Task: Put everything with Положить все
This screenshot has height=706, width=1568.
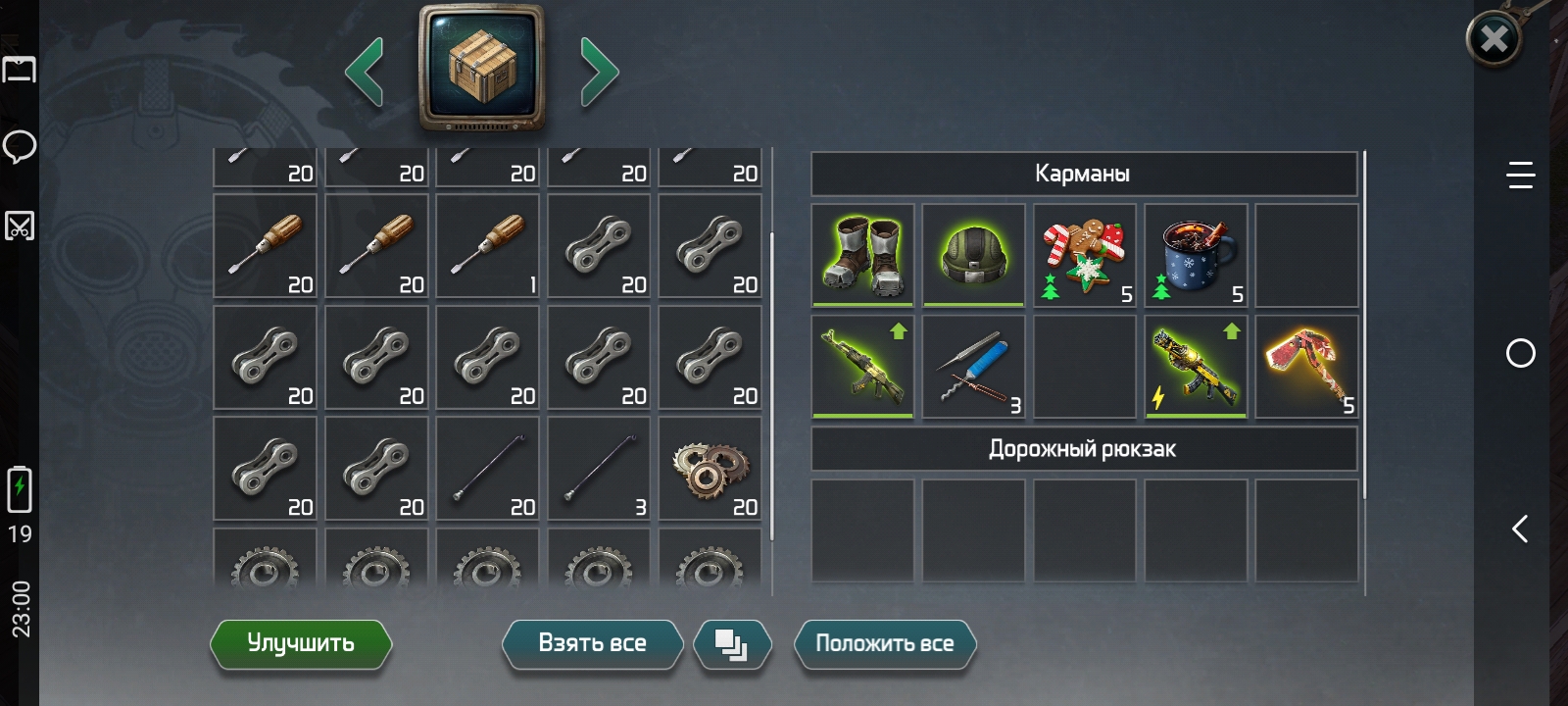Action: tap(884, 644)
